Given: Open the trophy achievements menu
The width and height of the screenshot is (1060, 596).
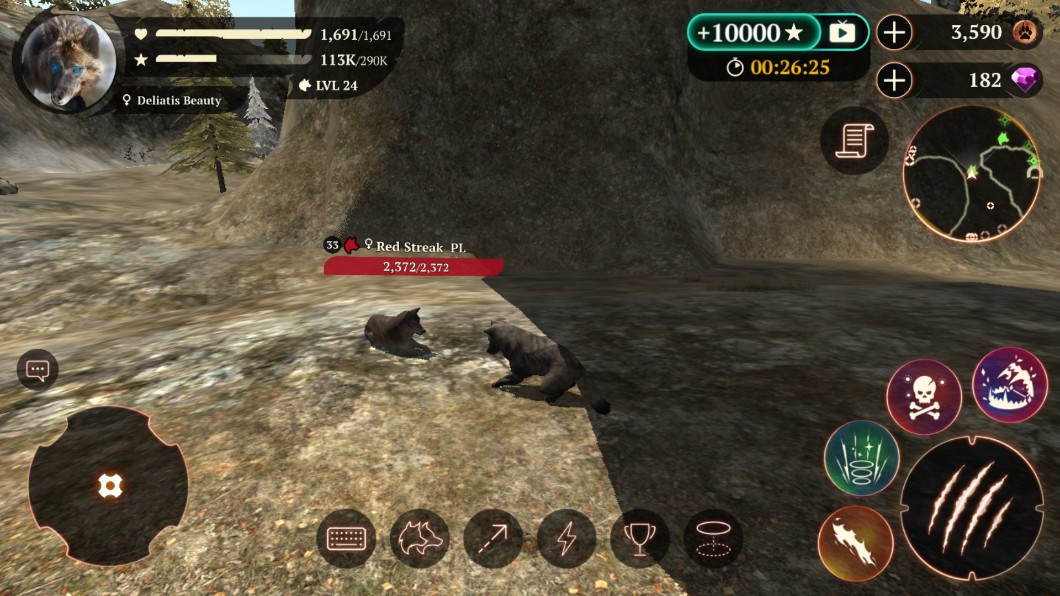Looking at the screenshot, I should pyautogui.click(x=640, y=539).
